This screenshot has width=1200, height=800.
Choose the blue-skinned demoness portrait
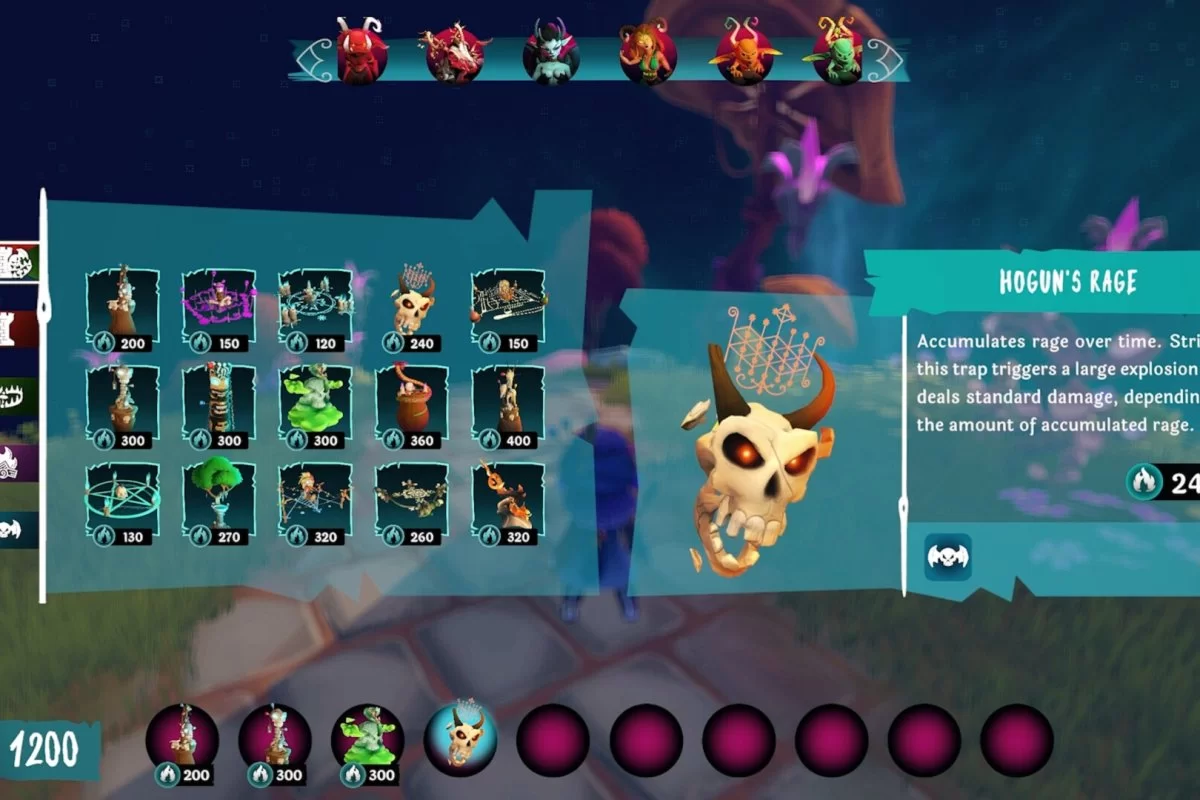(551, 55)
